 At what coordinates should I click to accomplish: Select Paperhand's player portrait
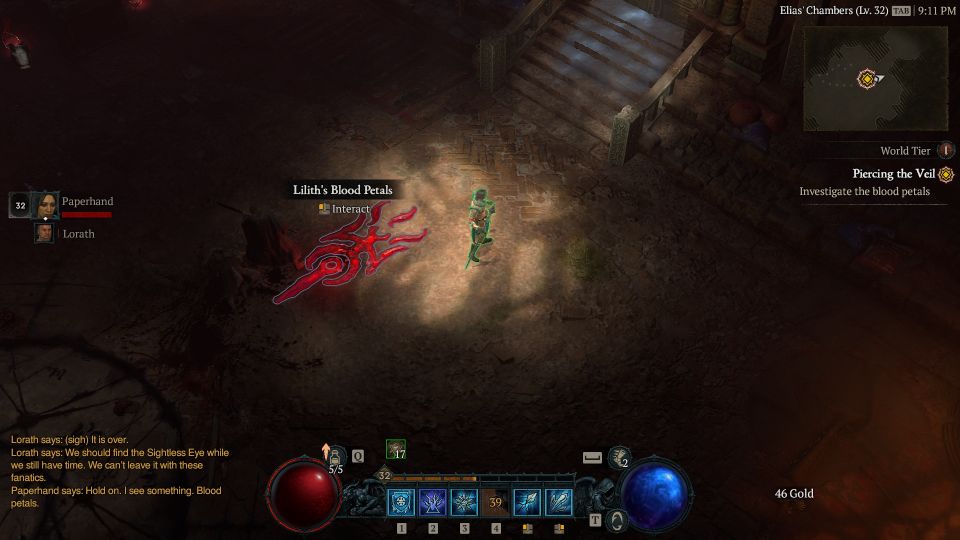pos(45,205)
